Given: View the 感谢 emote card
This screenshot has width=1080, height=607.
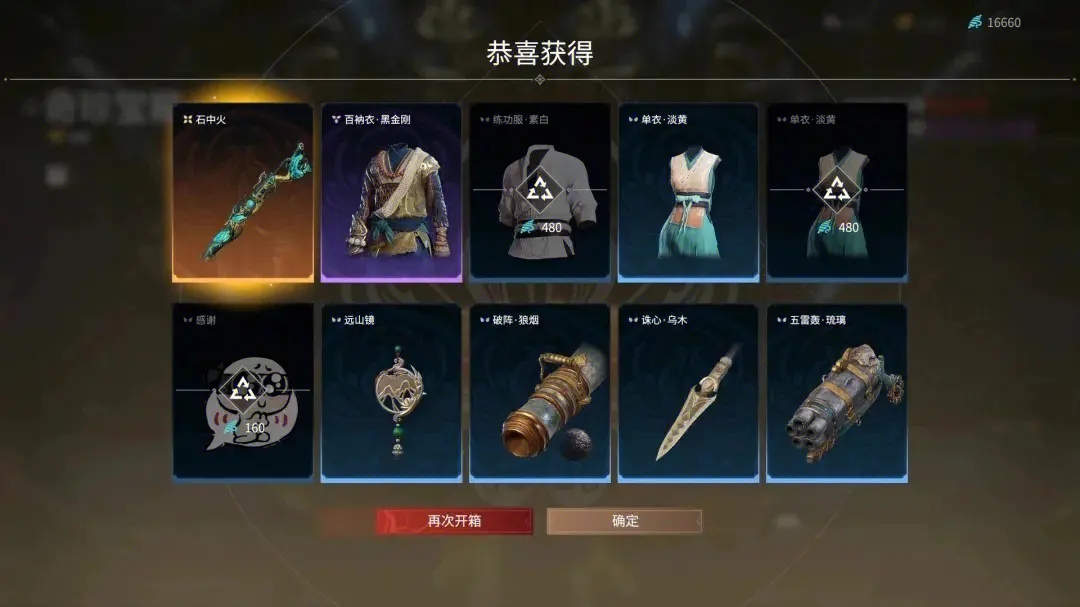Looking at the screenshot, I should pyautogui.click(x=243, y=393).
